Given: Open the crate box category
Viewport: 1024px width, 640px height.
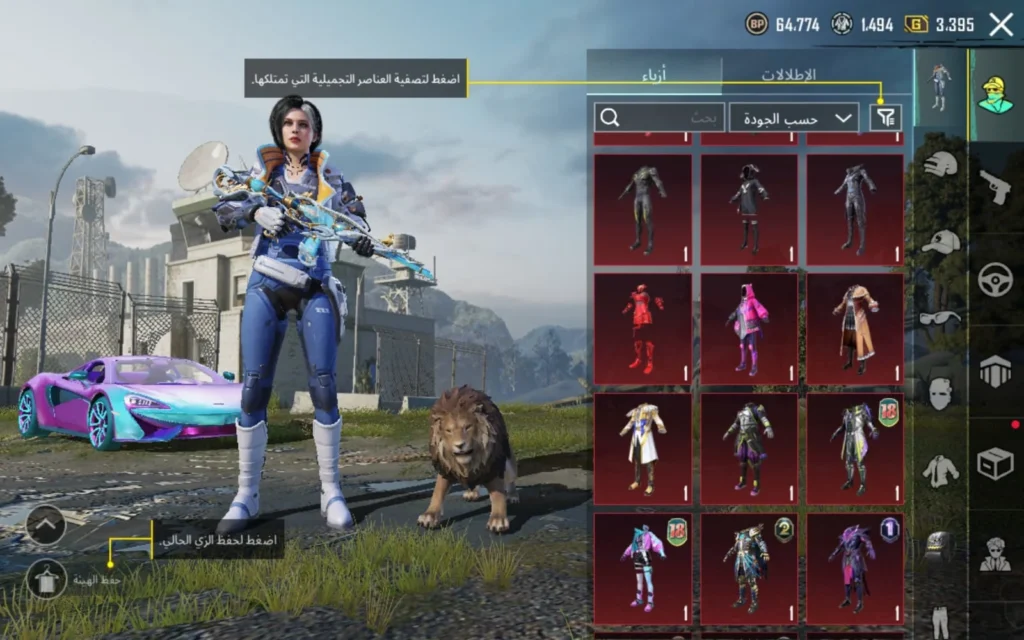Looking at the screenshot, I should pos(995,464).
